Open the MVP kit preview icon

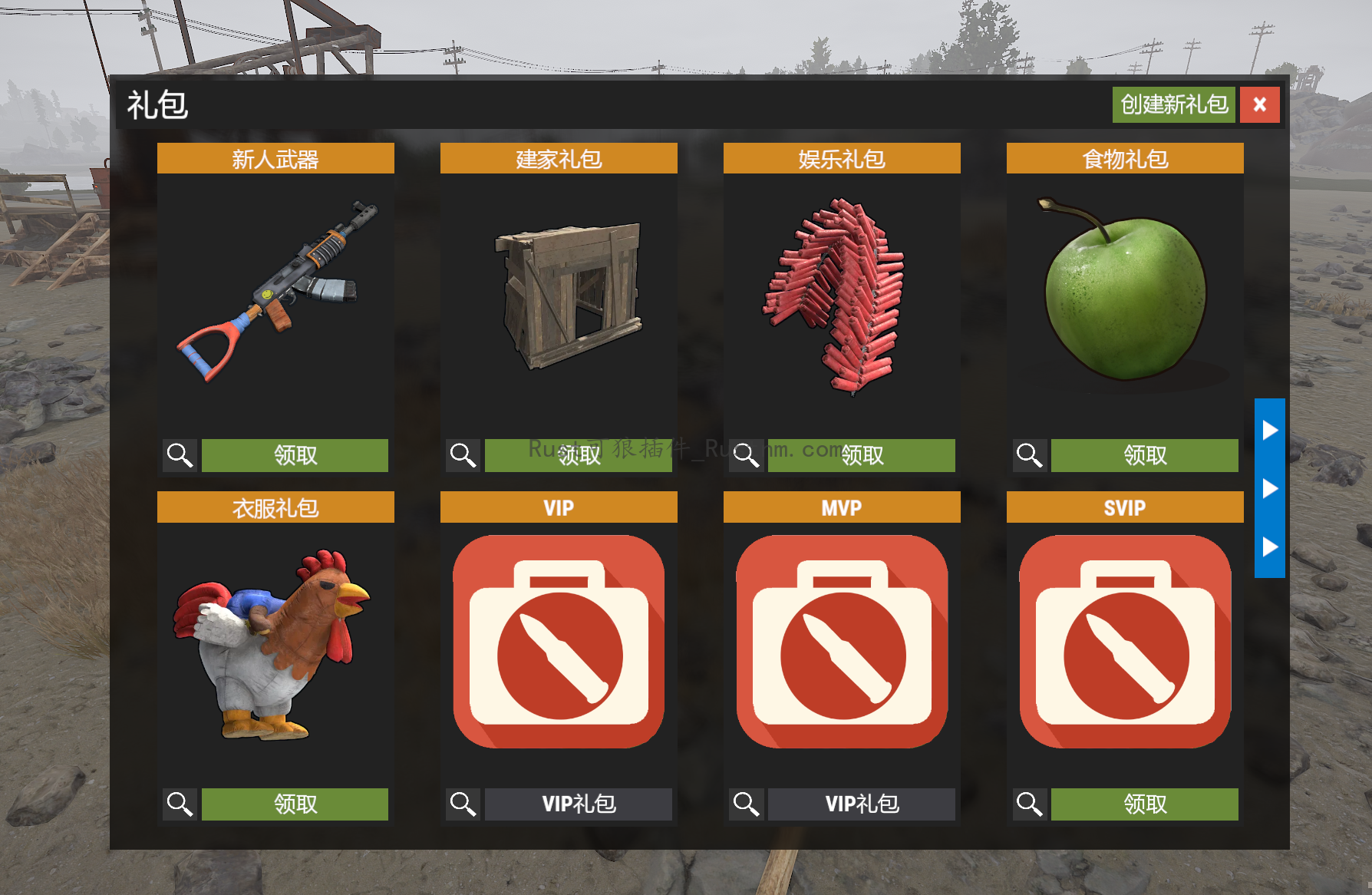(x=745, y=804)
